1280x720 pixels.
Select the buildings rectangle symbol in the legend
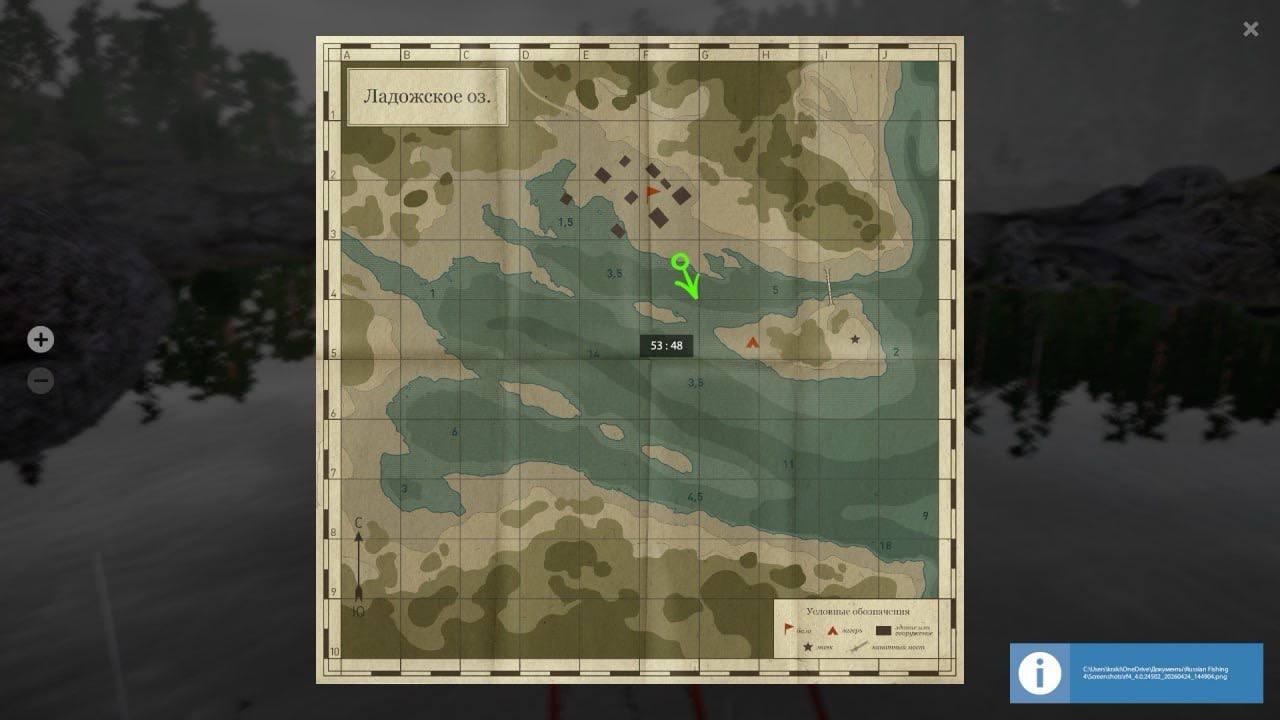click(x=884, y=630)
